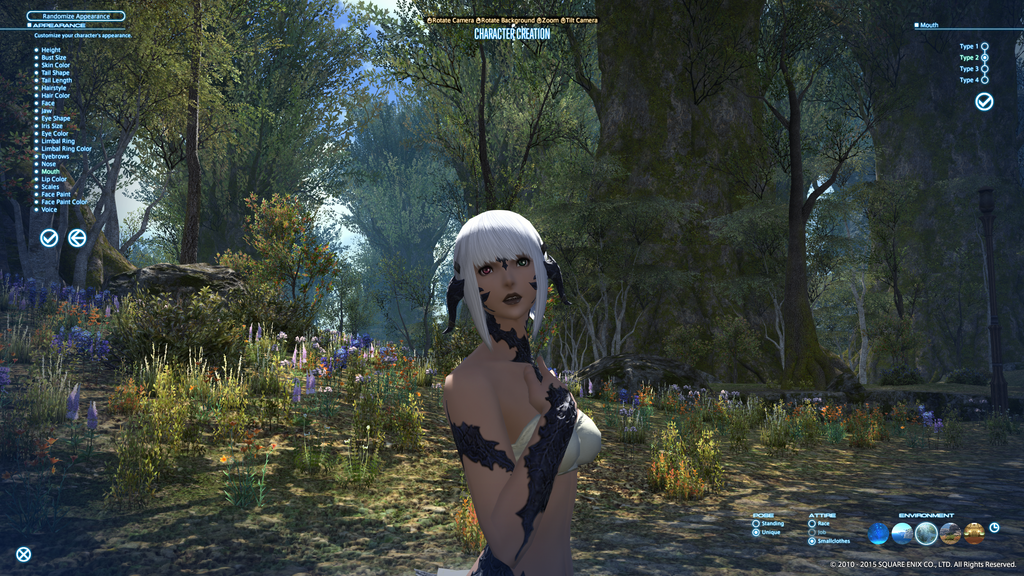Exit character creation with the X button
This screenshot has height=576, width=1024.
23,554
